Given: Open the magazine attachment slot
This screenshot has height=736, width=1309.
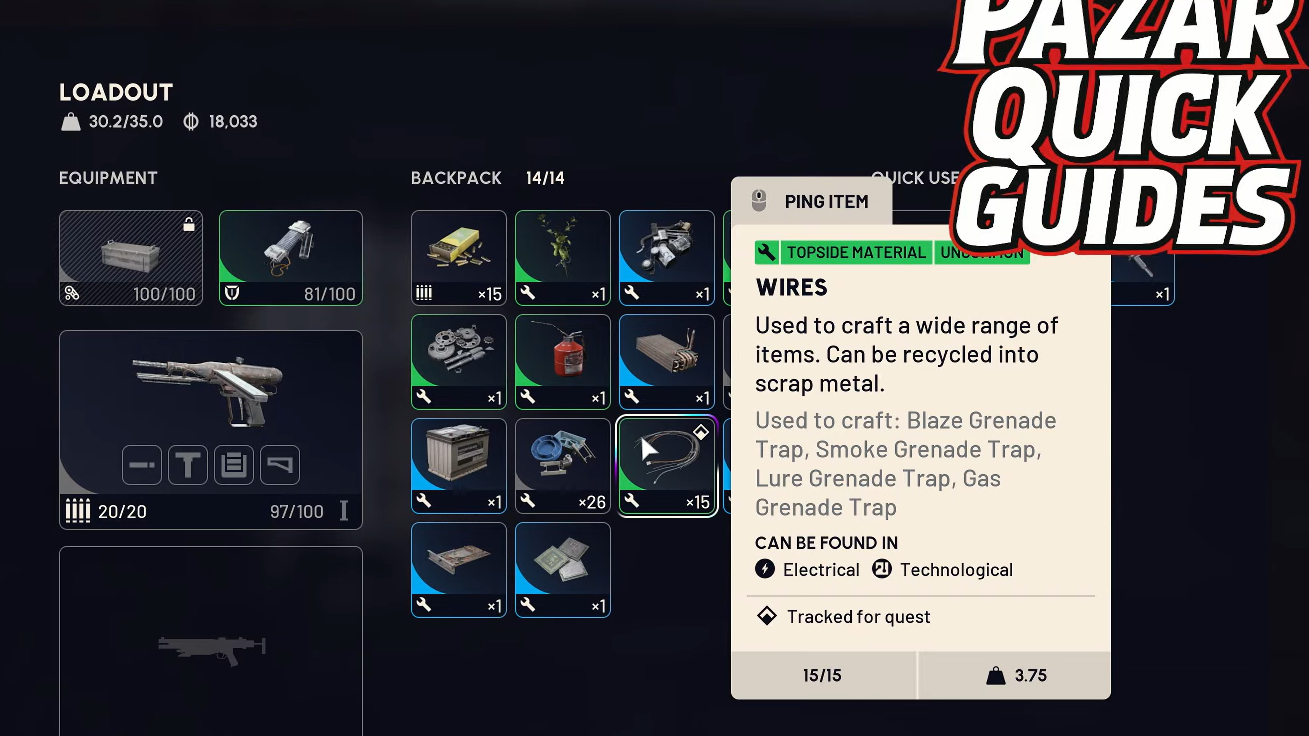Looking at the screenshot, I should coord(234,465).
